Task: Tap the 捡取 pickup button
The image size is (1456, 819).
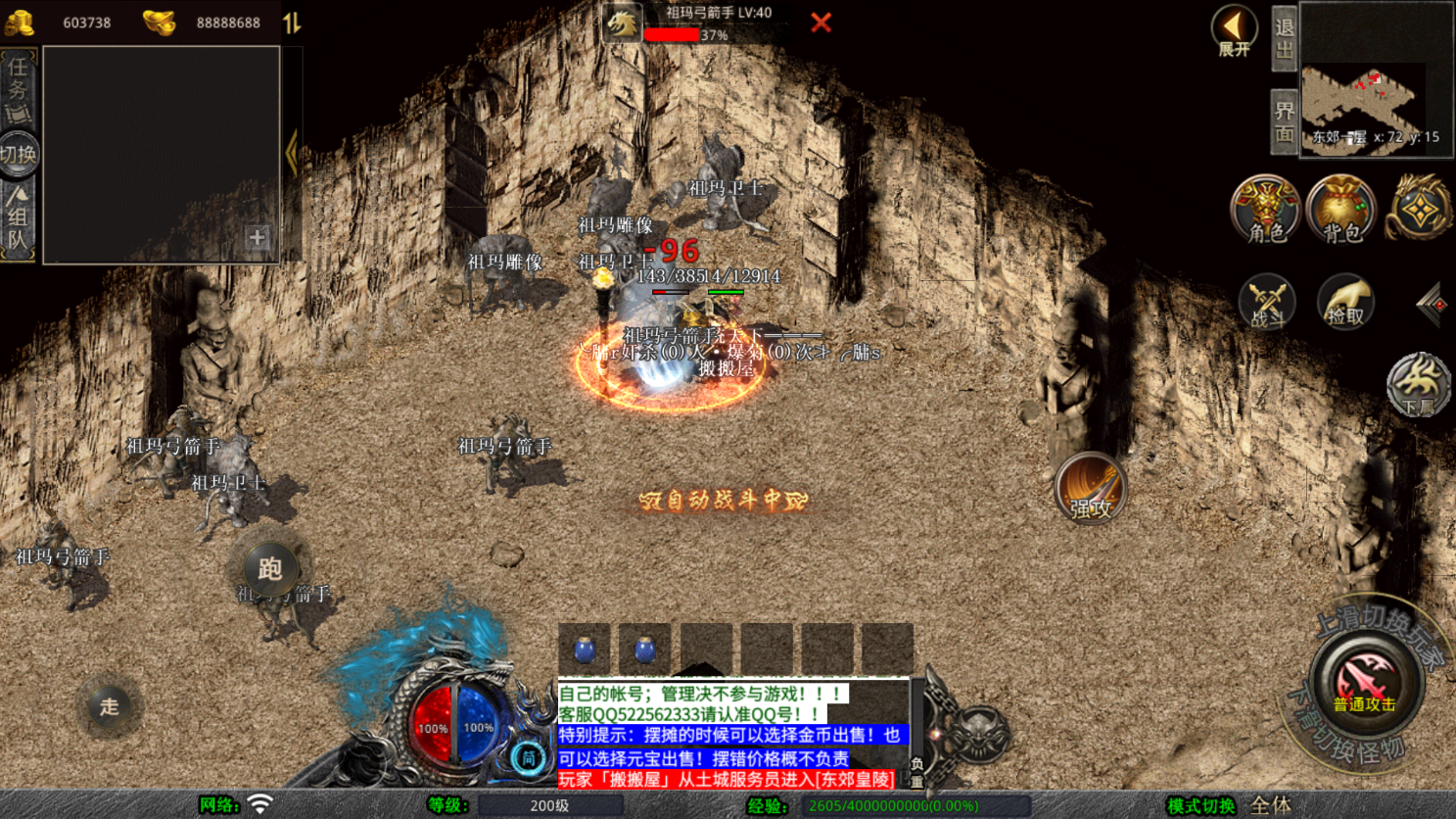Action: [x=1344, y=302]
